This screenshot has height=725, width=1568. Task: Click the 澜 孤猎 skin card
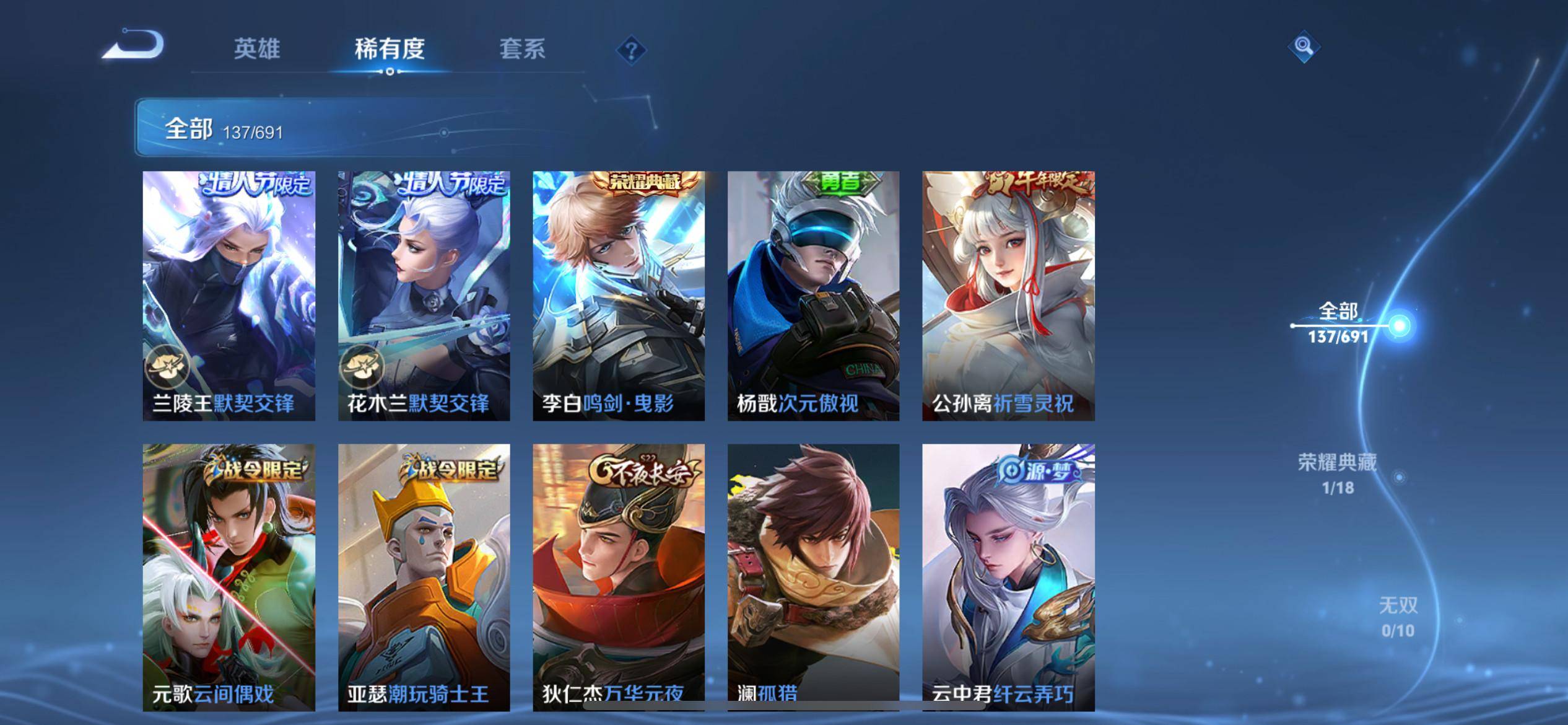pyautogui.click(x=813, y=576)
